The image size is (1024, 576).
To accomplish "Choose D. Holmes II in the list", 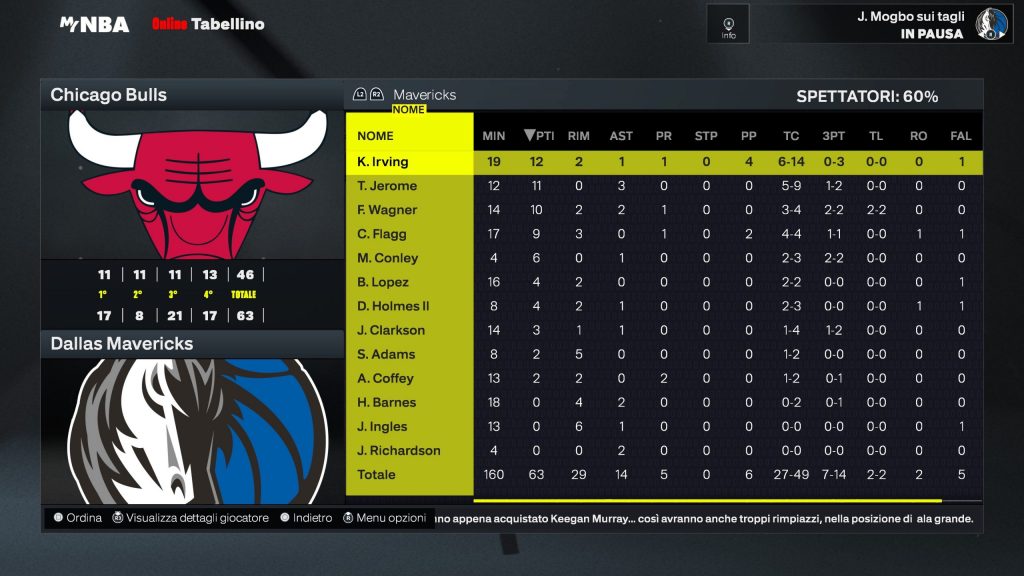I will tap(393, 306).
